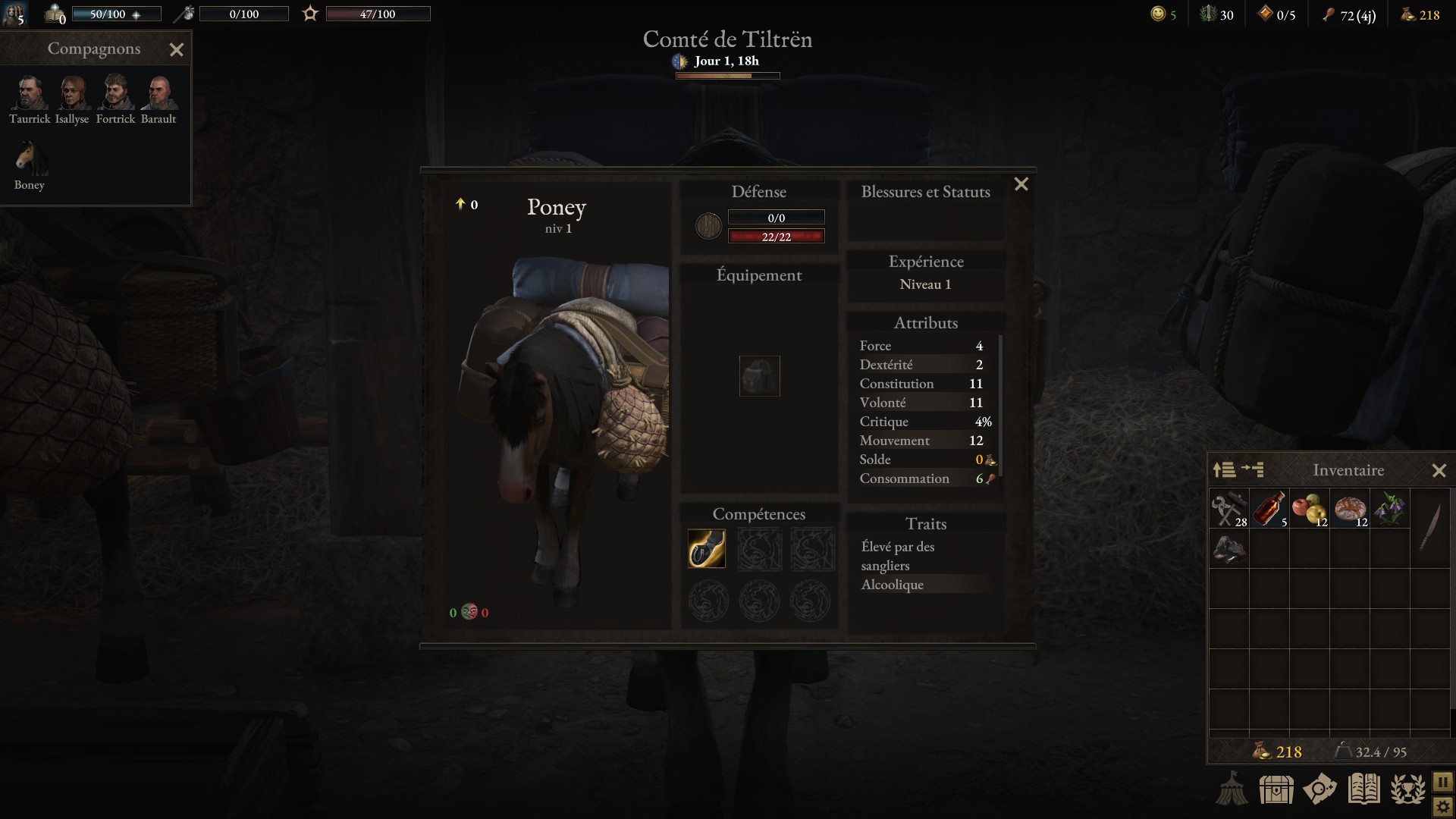The height and width of the screenshot is (819, 1456).
Task: Open the treasure chest inventory button
Action: (x=1276, y=789)
